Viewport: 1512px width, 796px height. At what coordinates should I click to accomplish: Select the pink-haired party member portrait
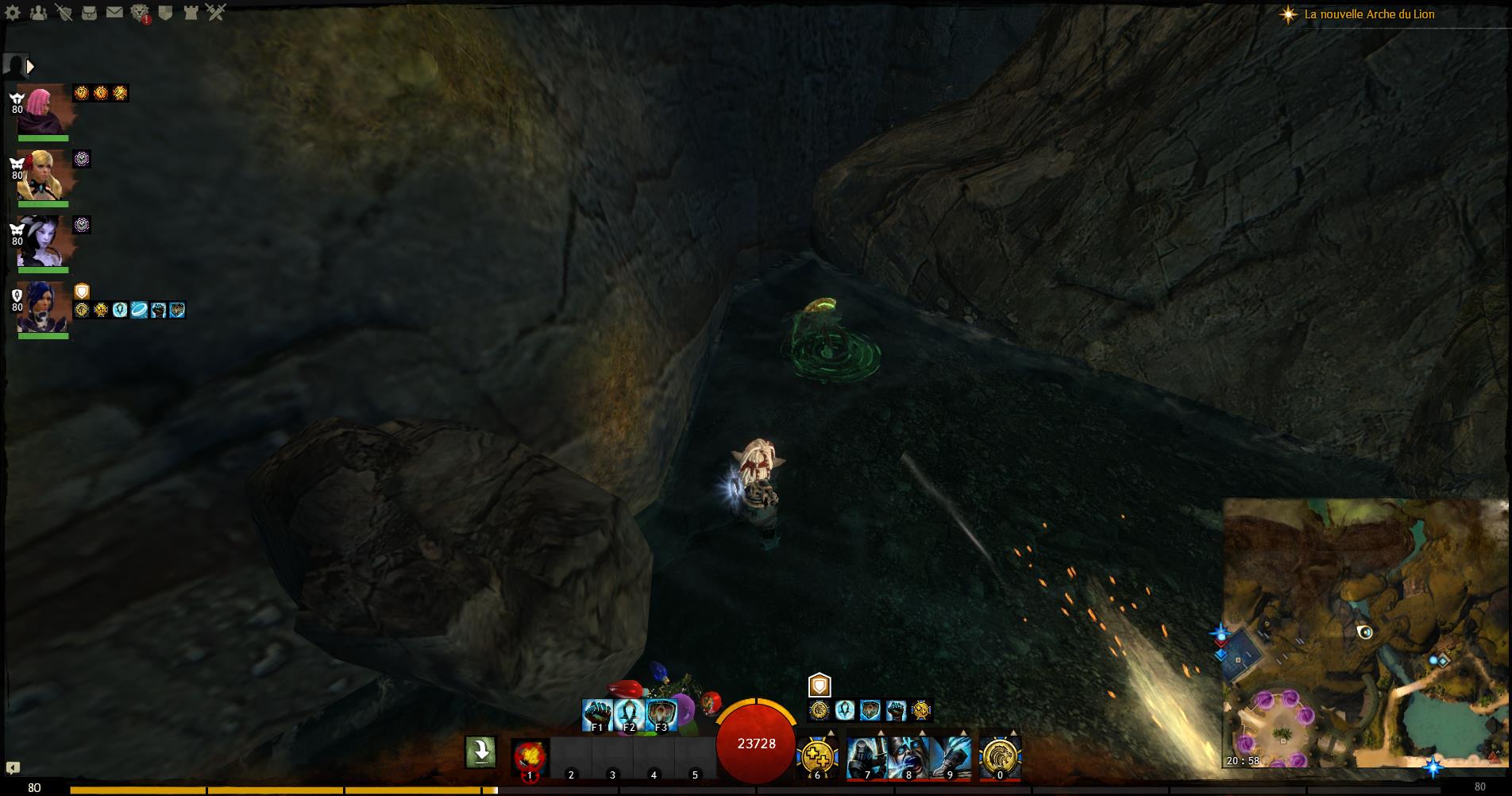(41, 109)
